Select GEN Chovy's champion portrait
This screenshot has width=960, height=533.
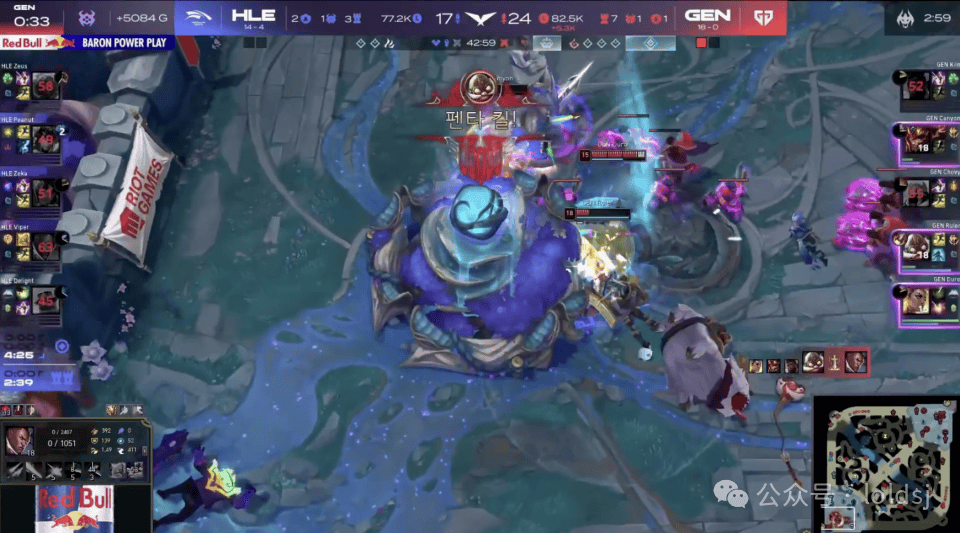click(x=916, y=192)
